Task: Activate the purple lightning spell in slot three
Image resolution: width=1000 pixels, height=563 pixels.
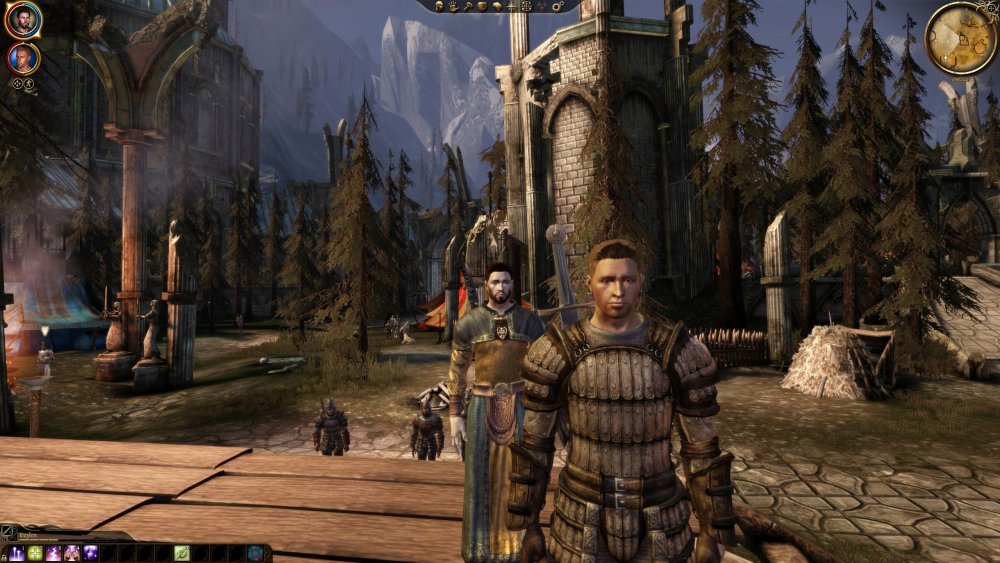Action: 53,553
